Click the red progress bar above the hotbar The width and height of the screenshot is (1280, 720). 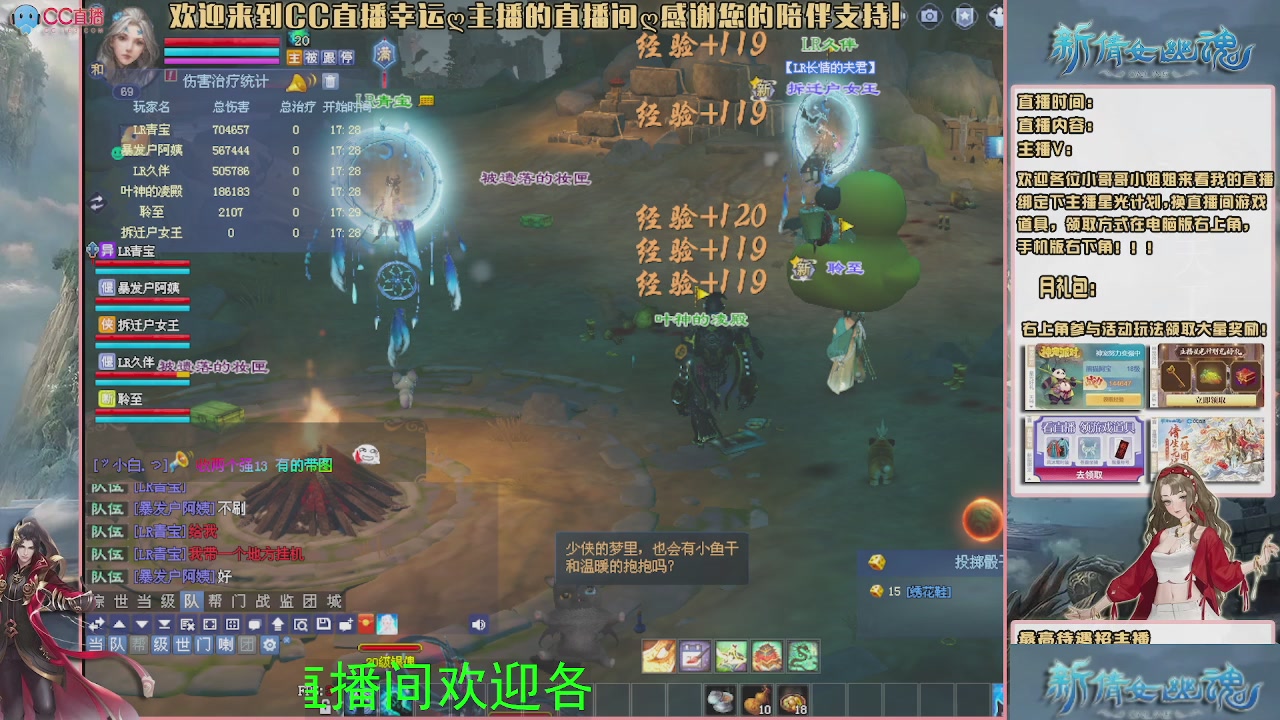pyautogui.click(x=390, y=647)
